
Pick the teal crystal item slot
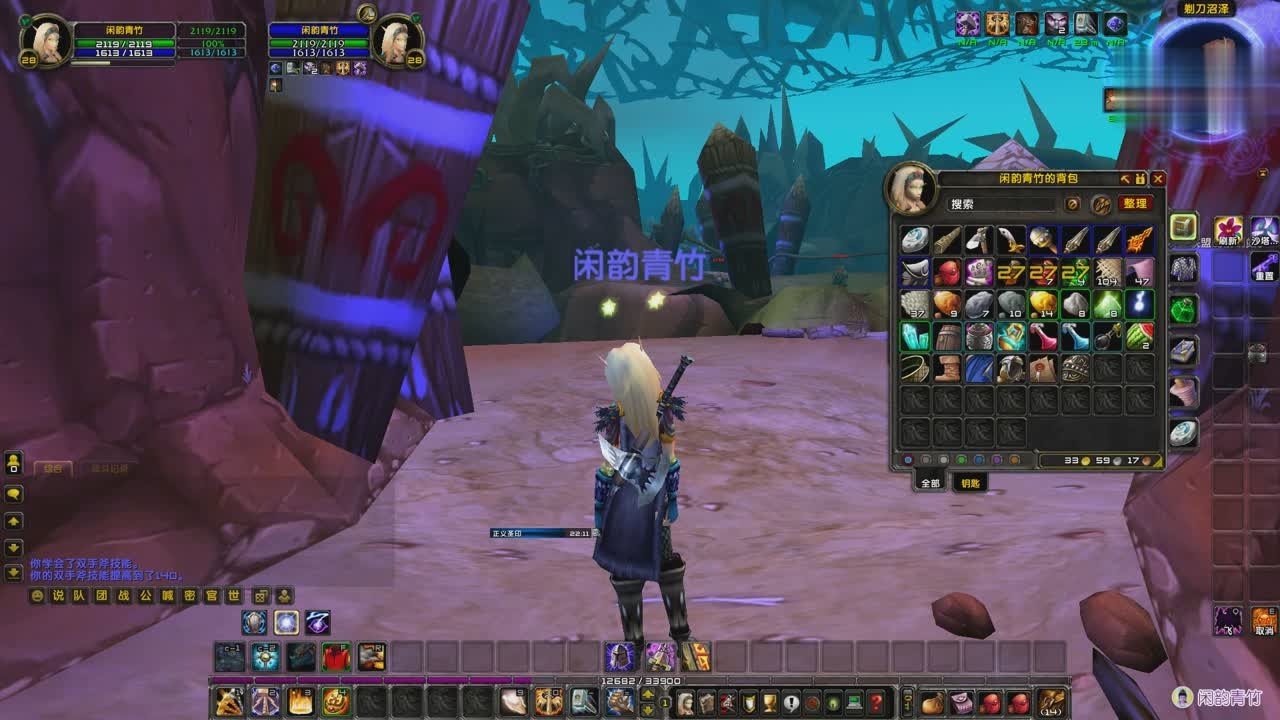tap(914, 336)
